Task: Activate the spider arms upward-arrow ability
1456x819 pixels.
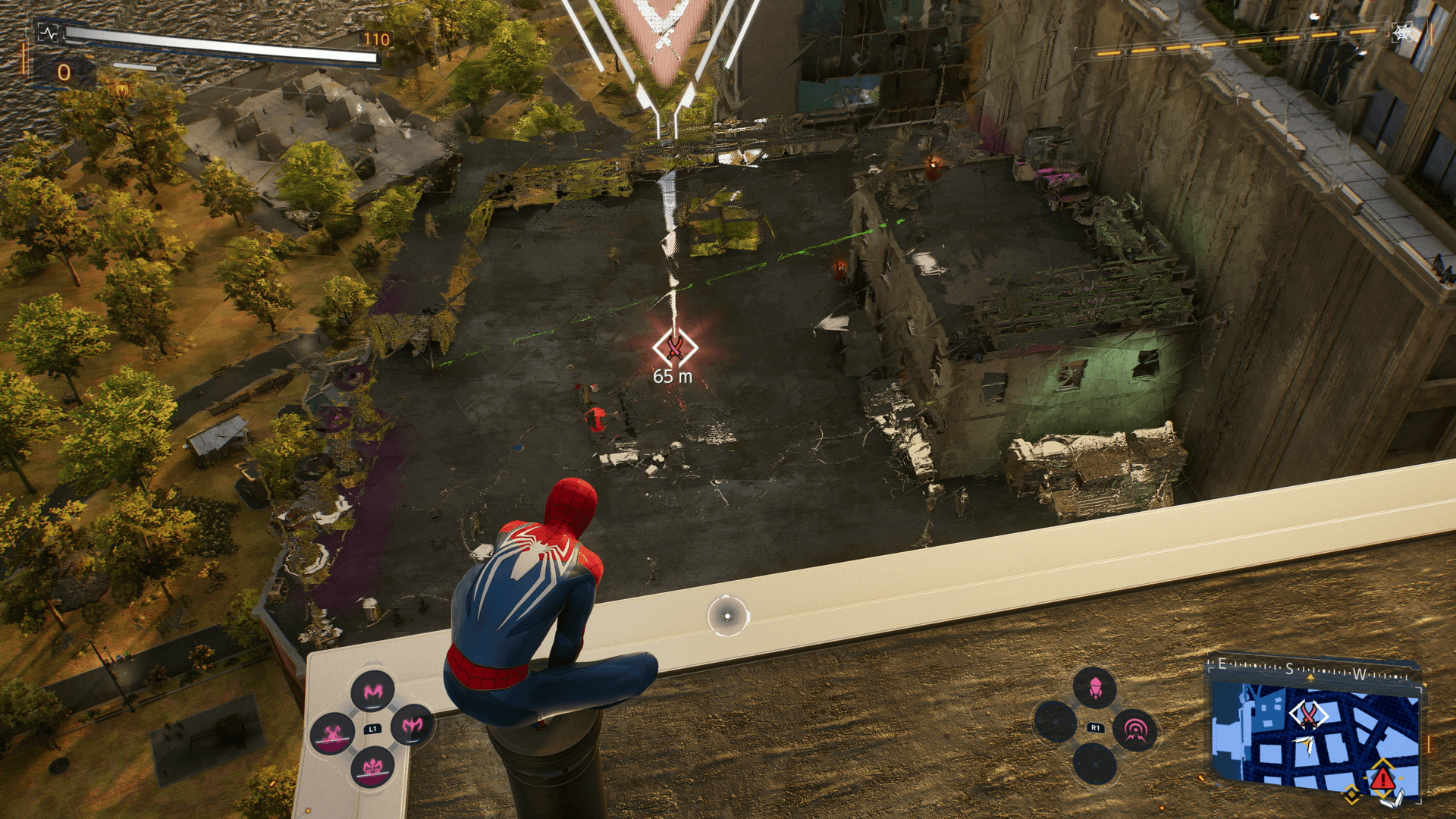Action: (372, 768)
